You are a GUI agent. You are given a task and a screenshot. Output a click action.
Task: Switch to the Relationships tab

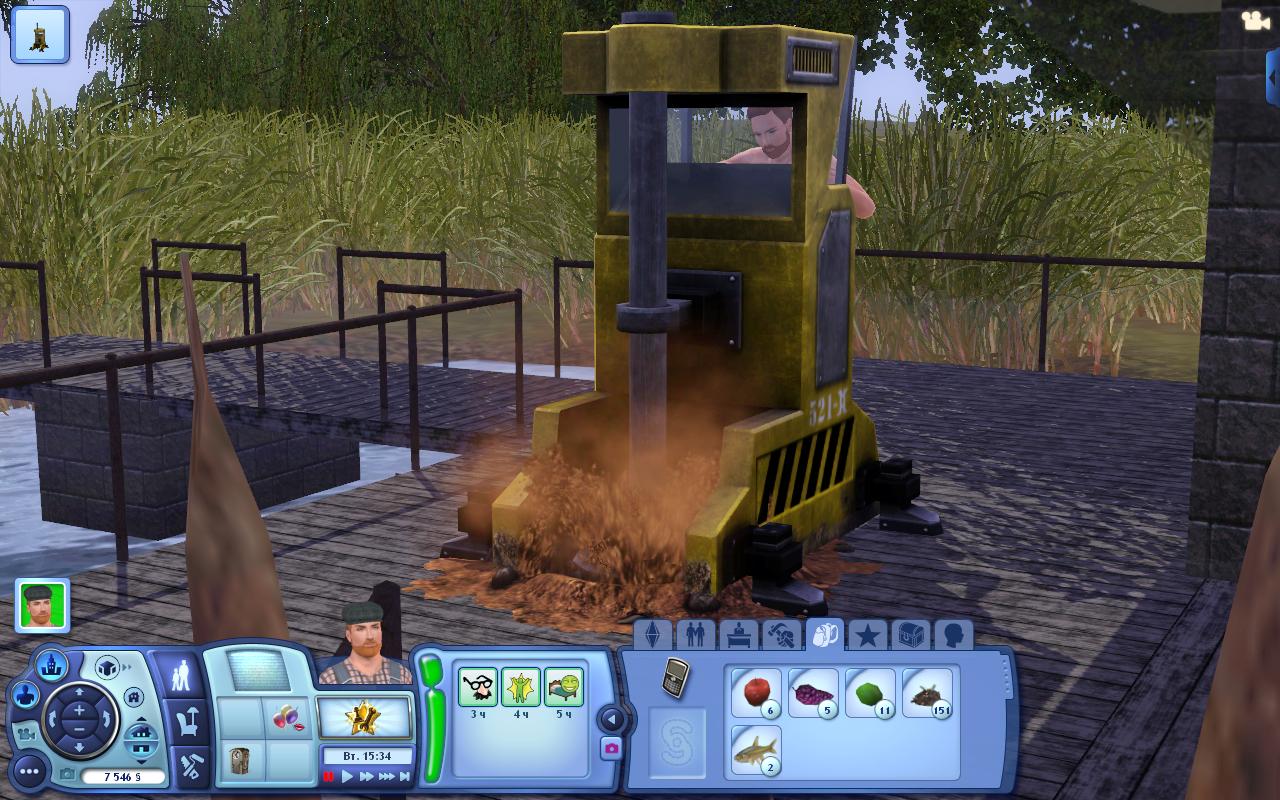pyautogui.click(x=695, y=635)
